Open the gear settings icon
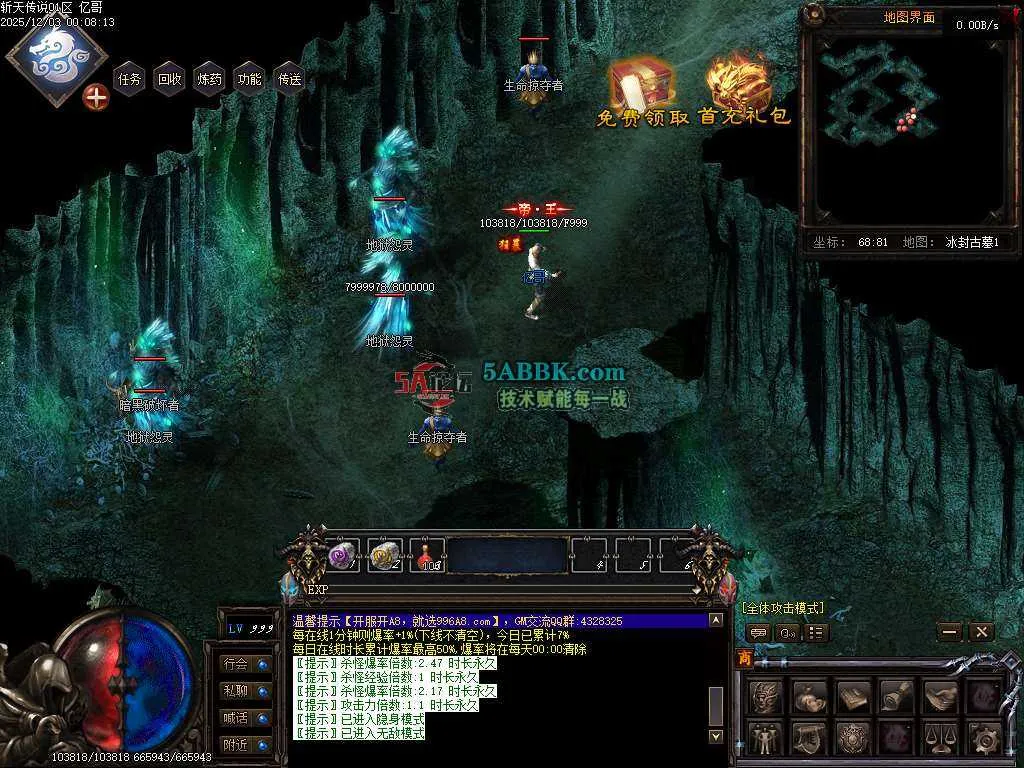Screen dimensions: 1024x768 pos(985,739)
